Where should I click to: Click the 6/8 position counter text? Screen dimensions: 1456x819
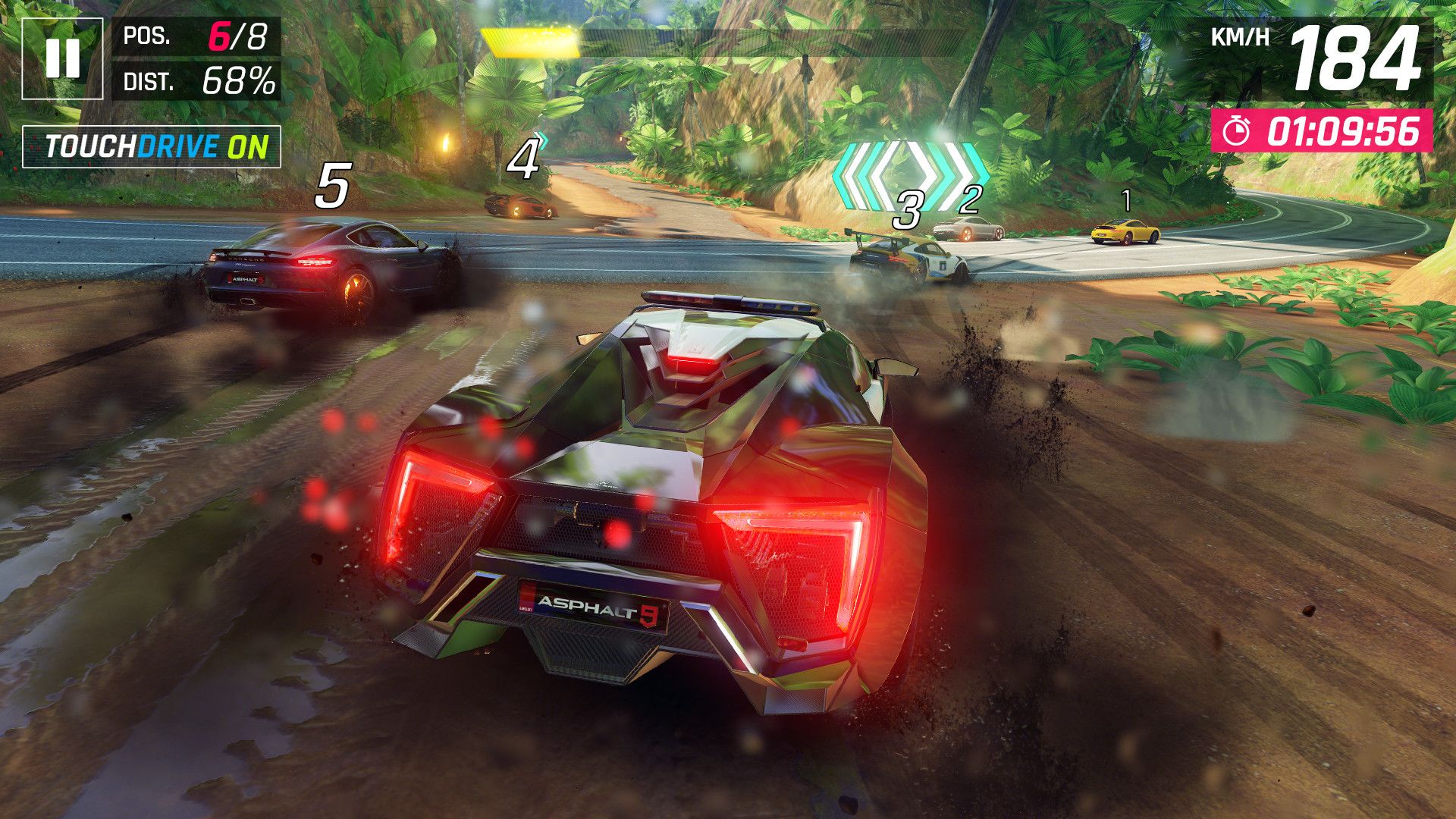click(237, 36)
